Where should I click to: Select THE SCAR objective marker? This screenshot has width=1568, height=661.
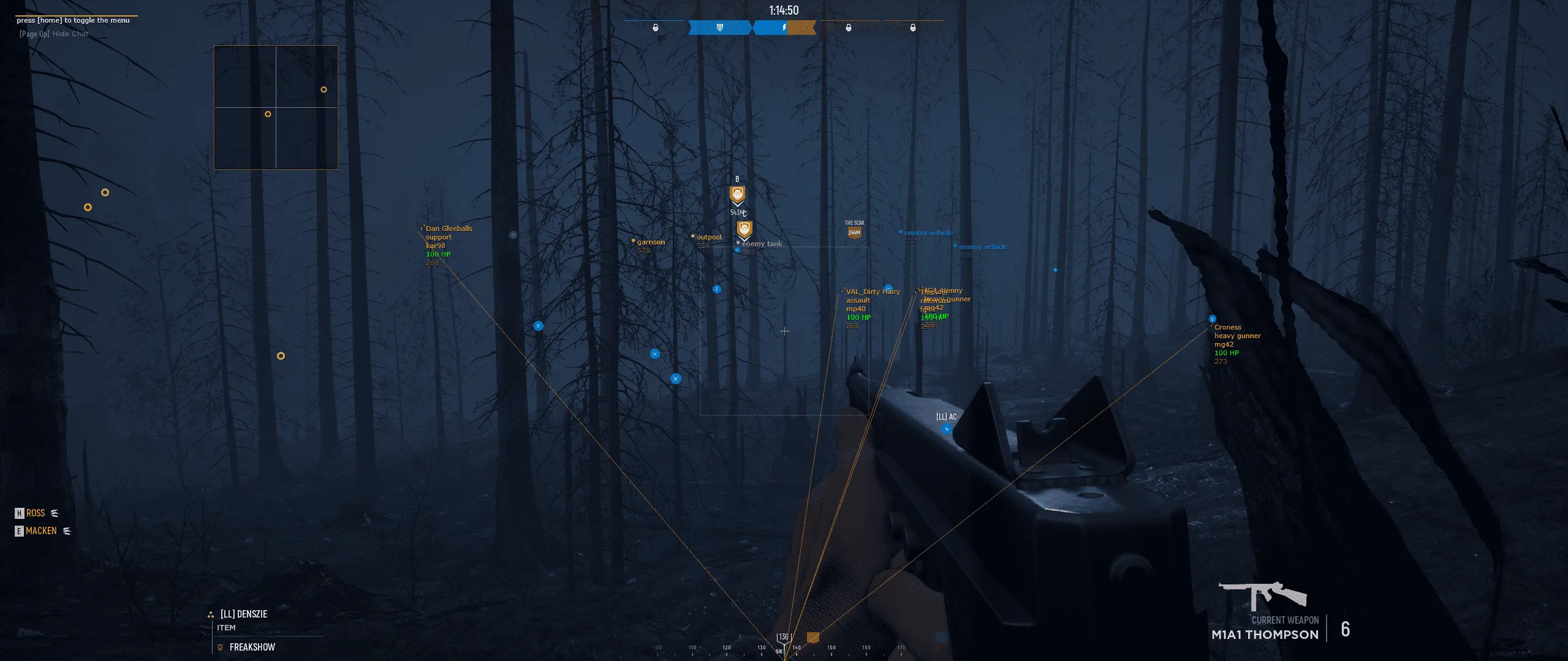854,232
